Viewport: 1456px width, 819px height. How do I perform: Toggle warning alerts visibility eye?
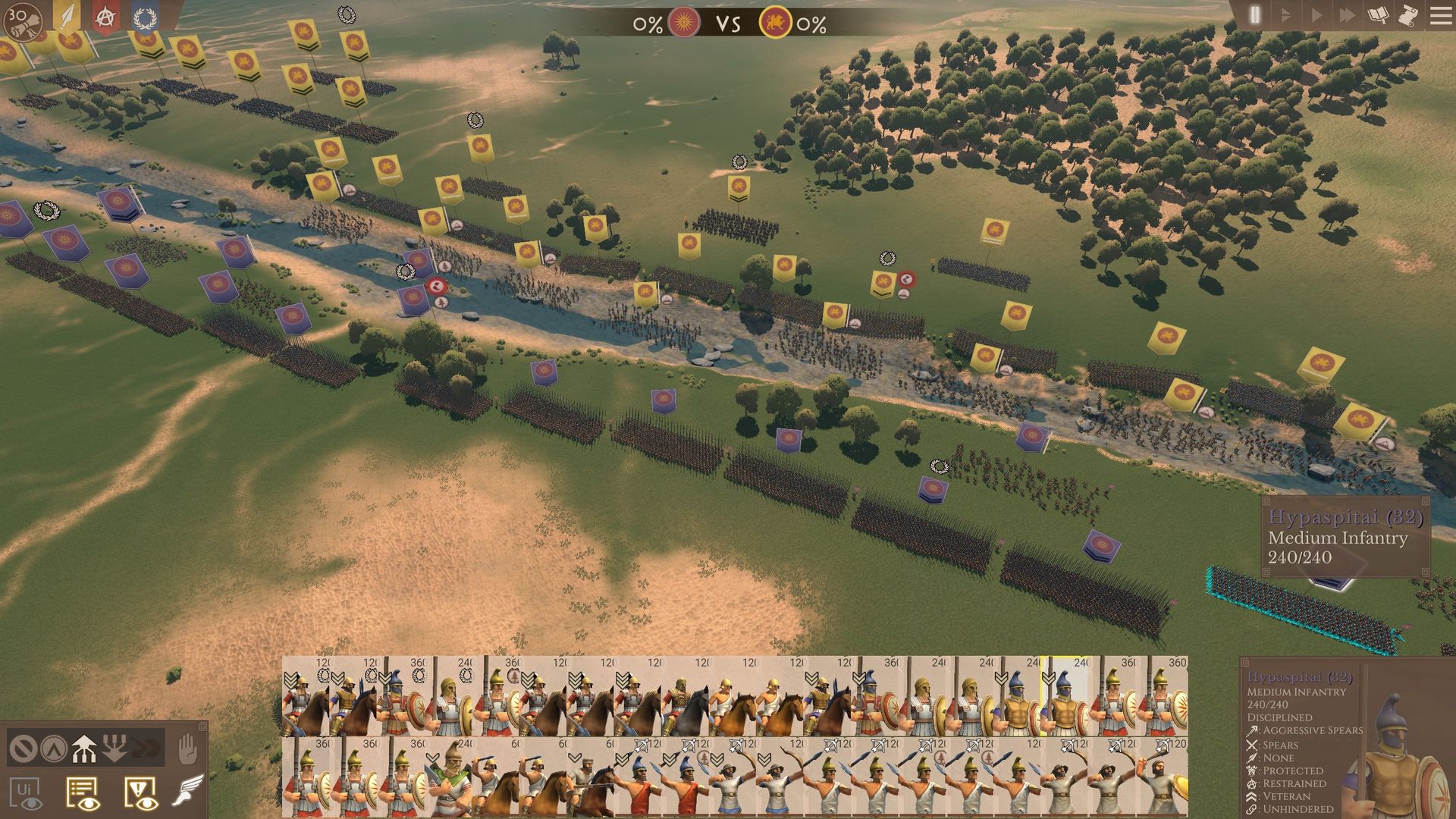pos(140,794)
